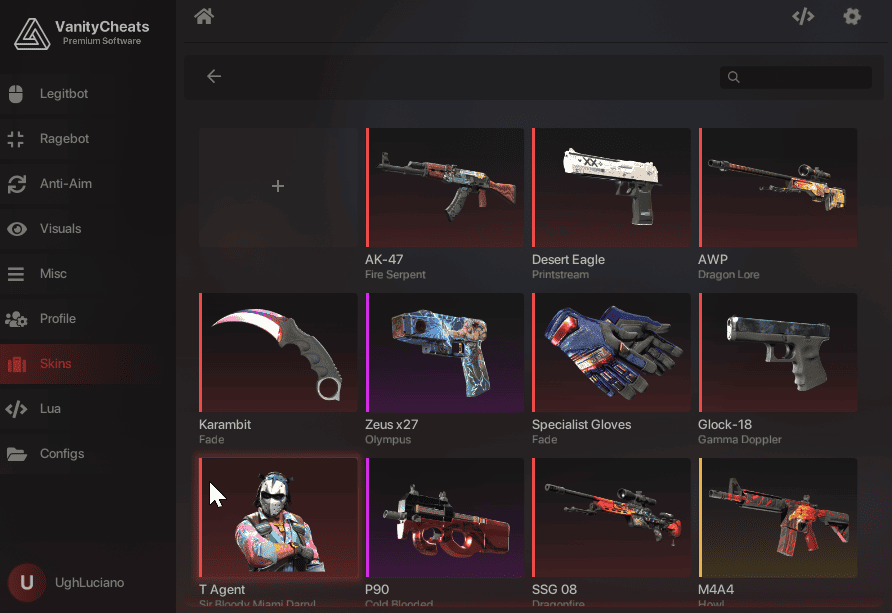This screenshot has height=613, width=892.
Task: Choose the Desert Eagle Printstream tile
Action: point(611,187)
